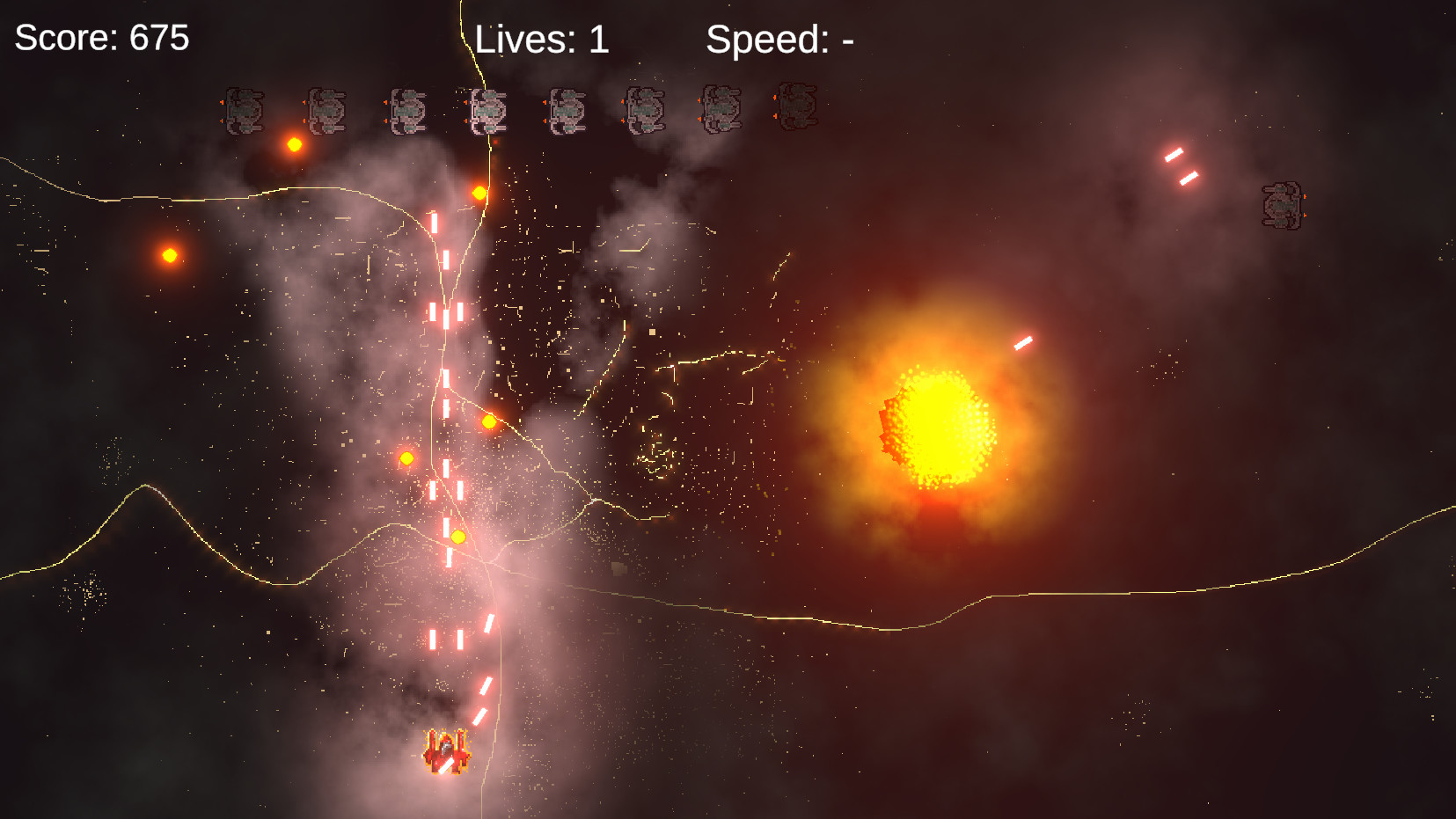Click the sixth enemy ship sprite
This screenshot has height=819, width=1456.
[x=645, y=109]
